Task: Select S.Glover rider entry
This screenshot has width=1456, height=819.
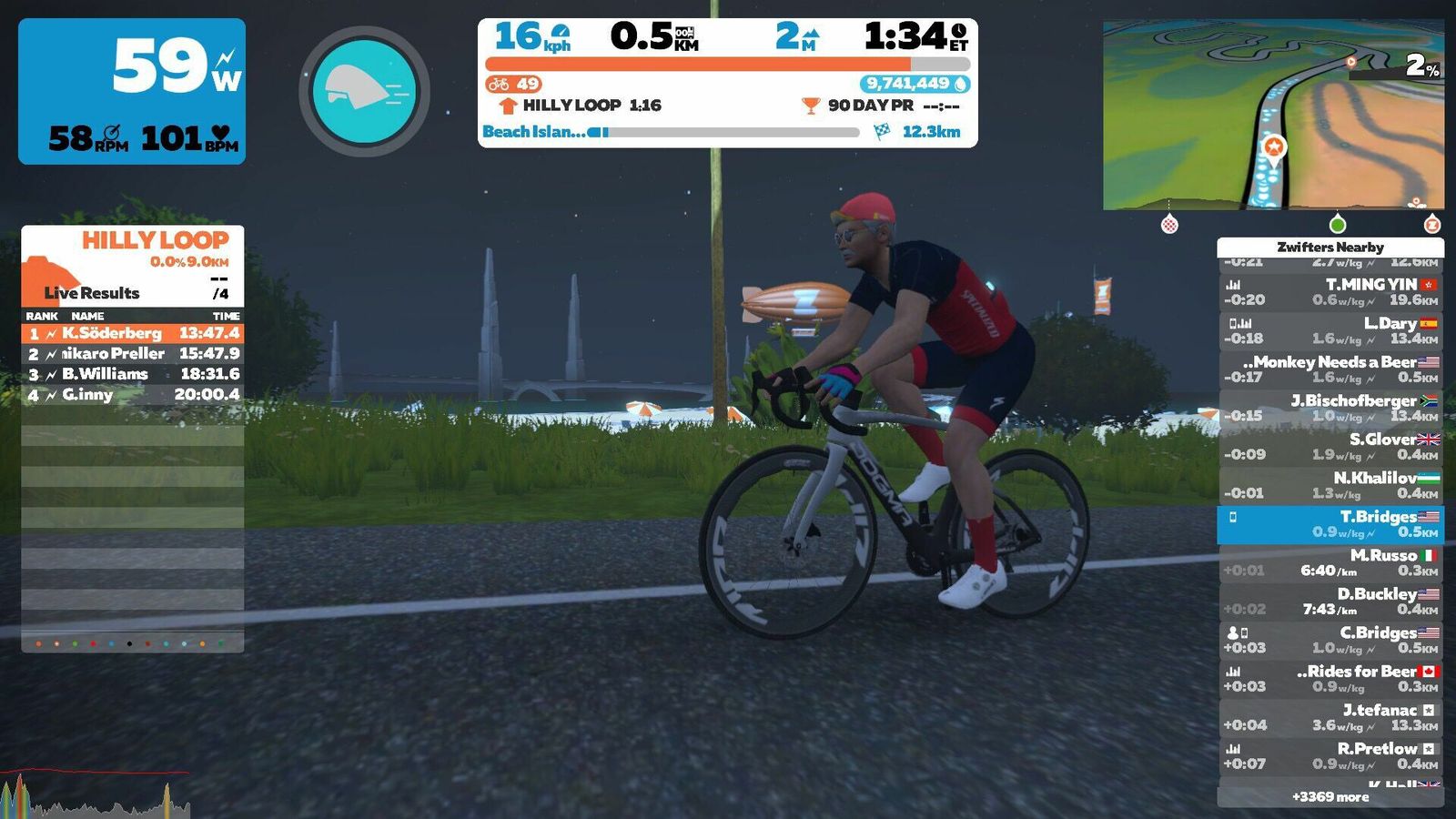Action: (x=1330, y=447)
